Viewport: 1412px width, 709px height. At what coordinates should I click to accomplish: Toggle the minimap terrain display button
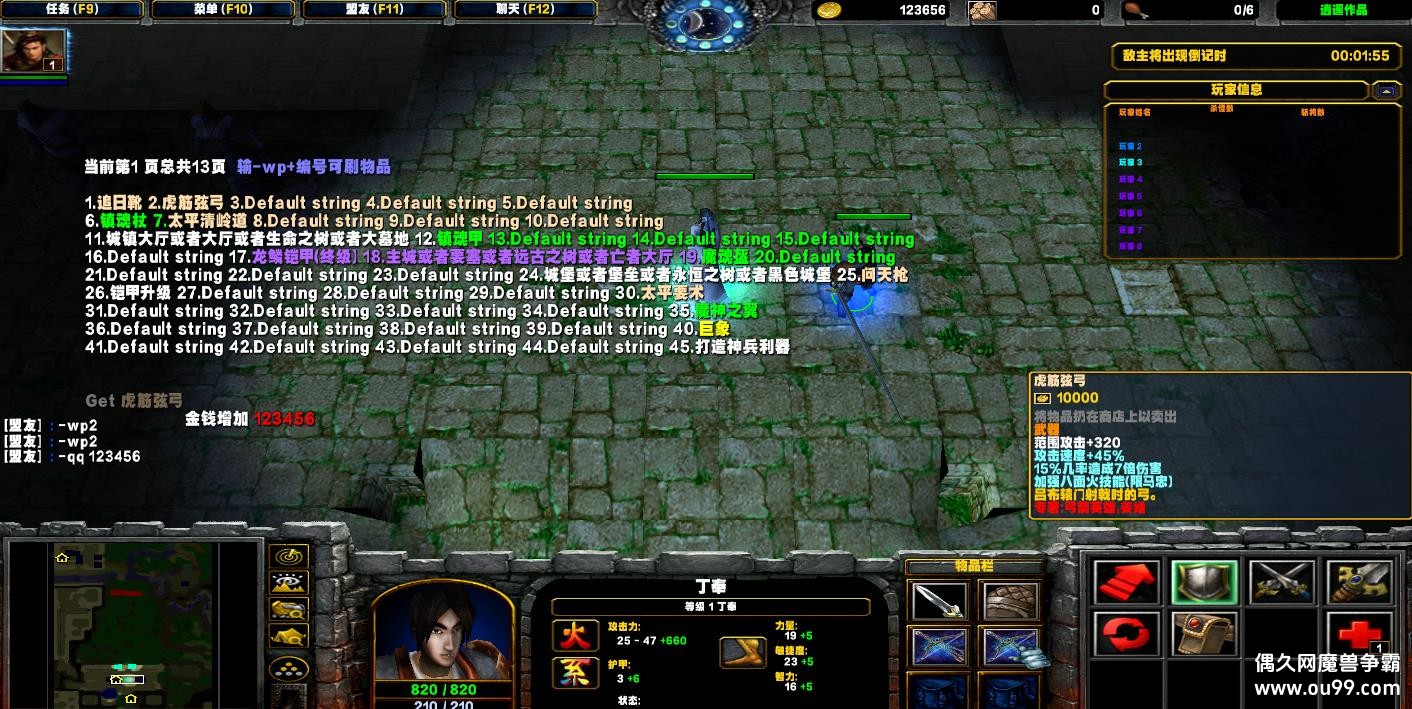(289, 583)
